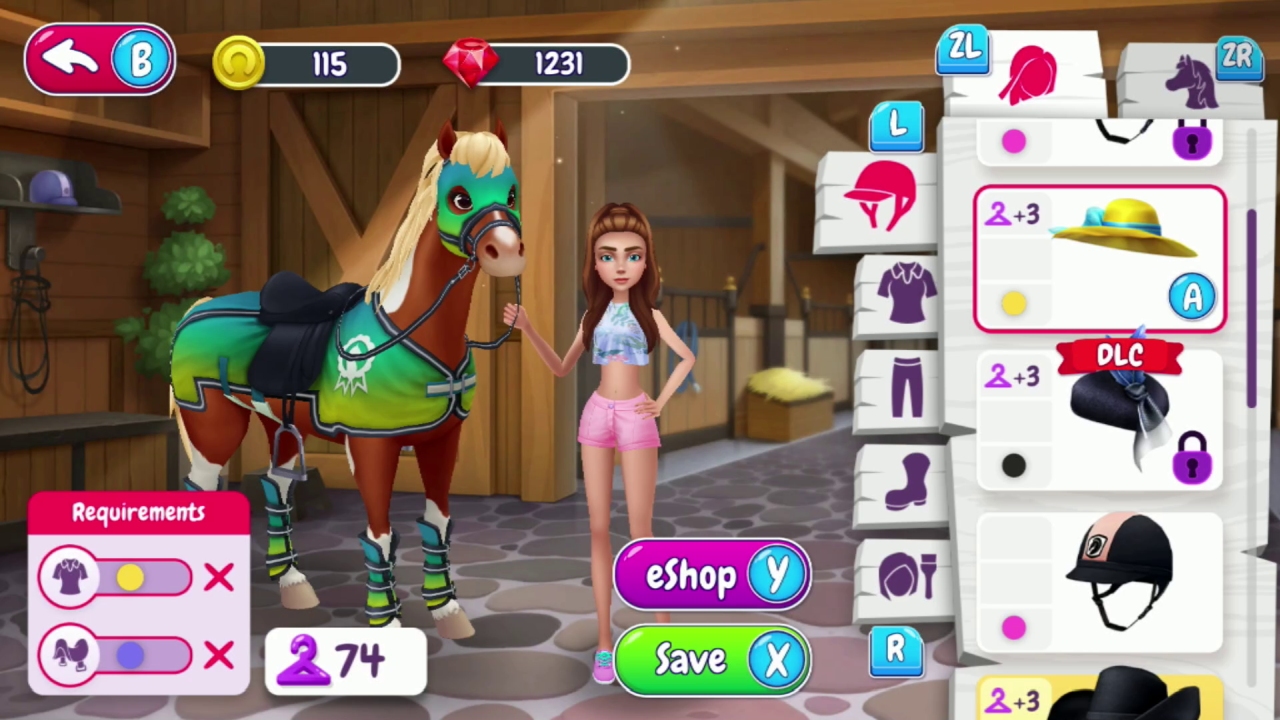Remove the second requirement with its X
The height and width of the screenshot is (720, 1280).
point(218,655)
